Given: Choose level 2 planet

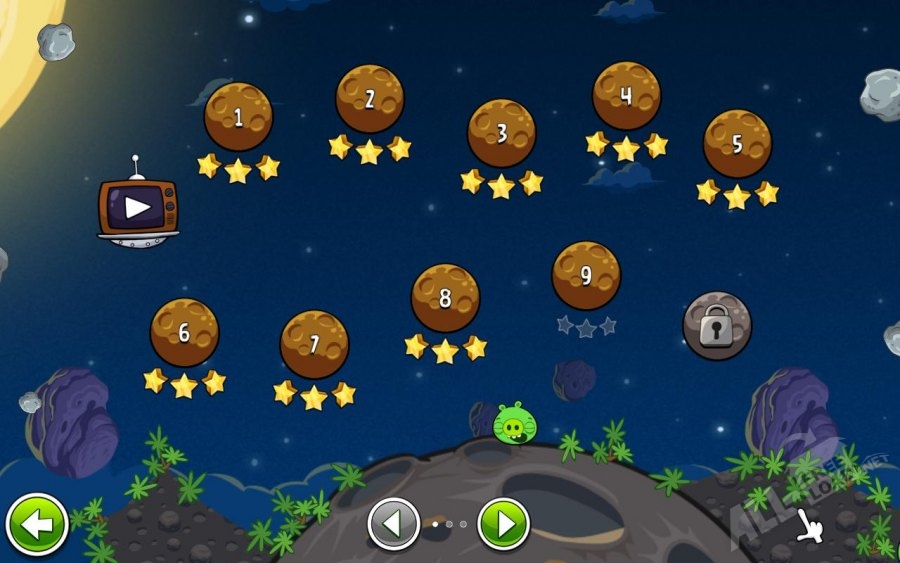Looking at the screenshot, I should 370,98.
